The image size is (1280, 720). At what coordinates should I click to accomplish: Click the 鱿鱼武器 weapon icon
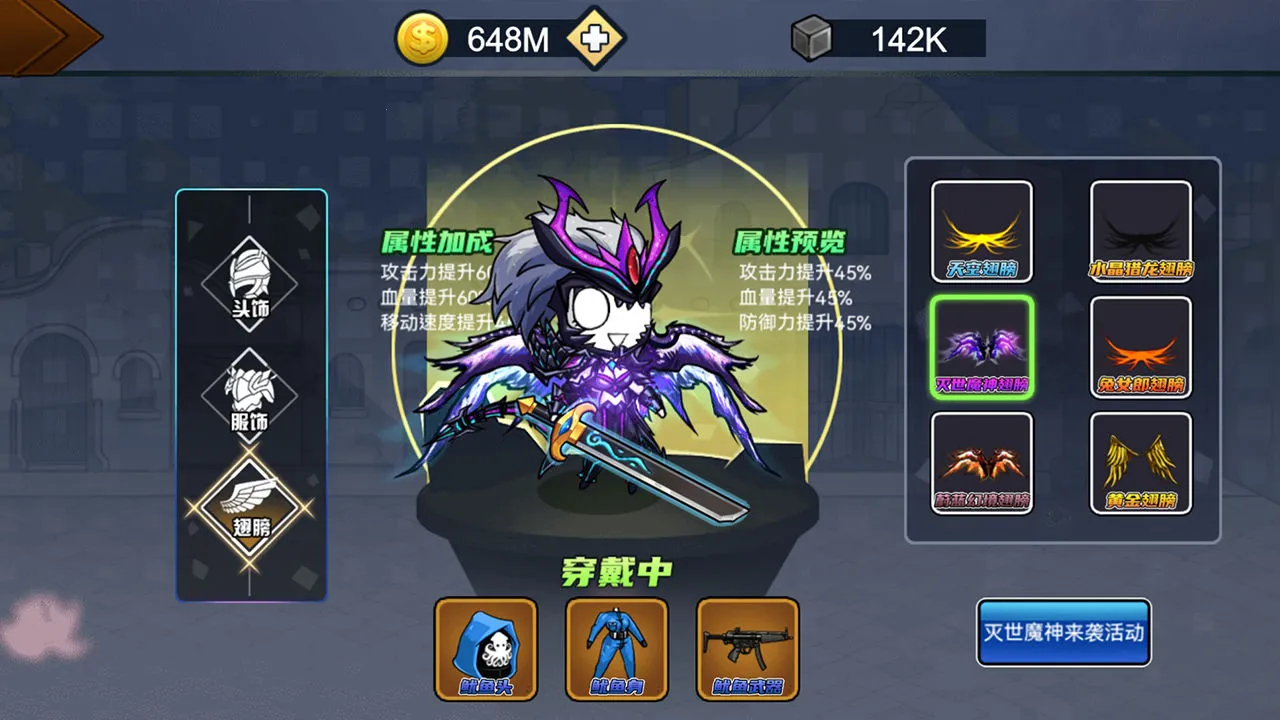(x=748, y=648)
